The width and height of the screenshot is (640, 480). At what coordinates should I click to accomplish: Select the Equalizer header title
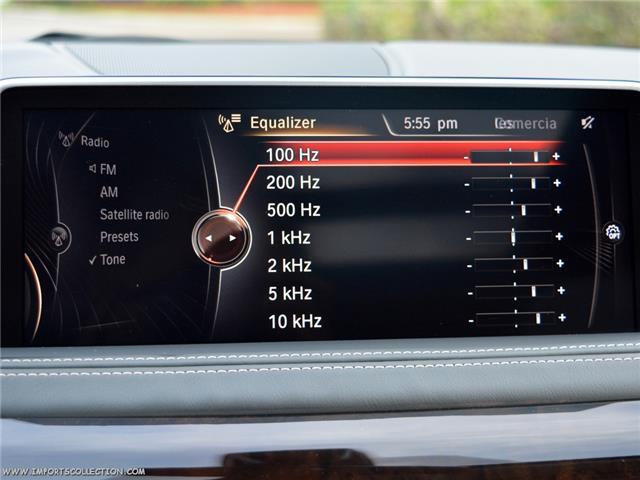click(x=282, y=123)
